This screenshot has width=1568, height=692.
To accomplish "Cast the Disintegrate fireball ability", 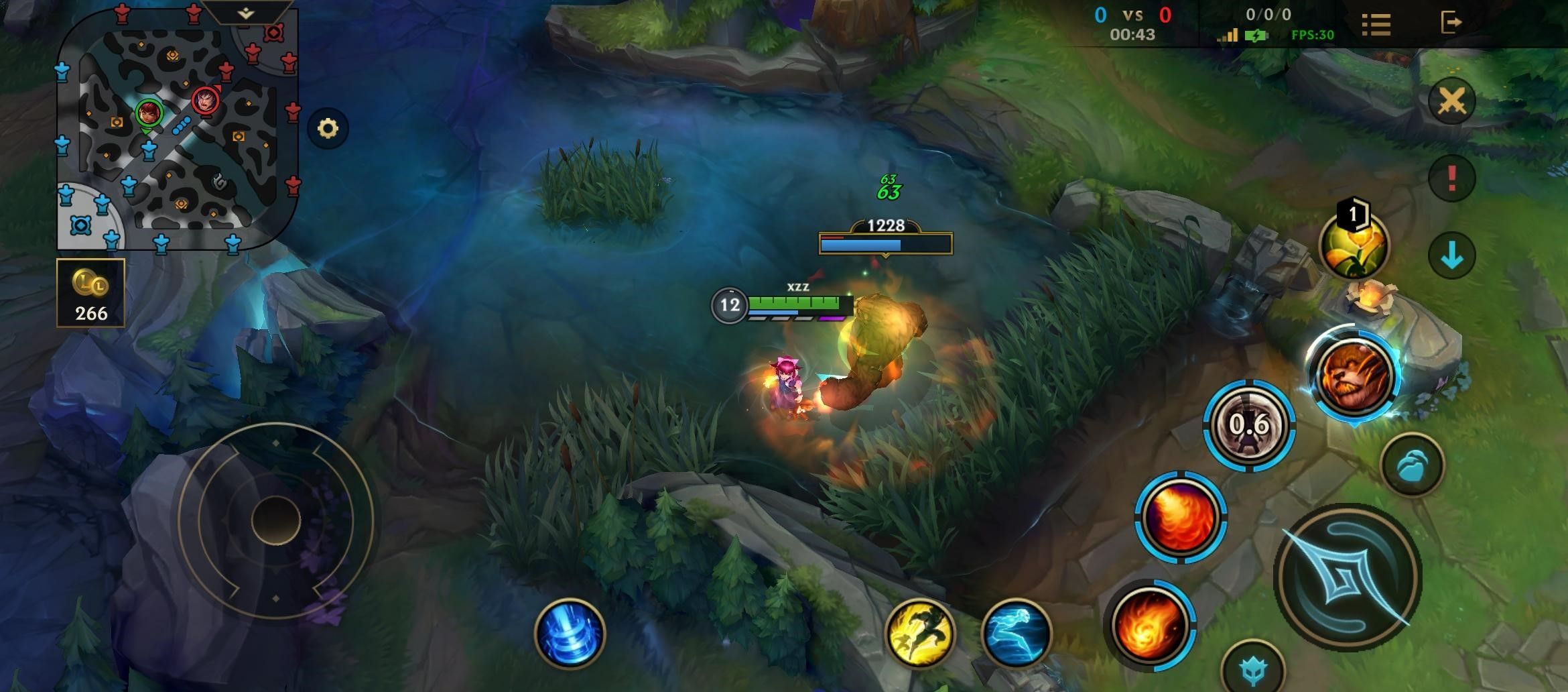I will tap(1149, 626).
